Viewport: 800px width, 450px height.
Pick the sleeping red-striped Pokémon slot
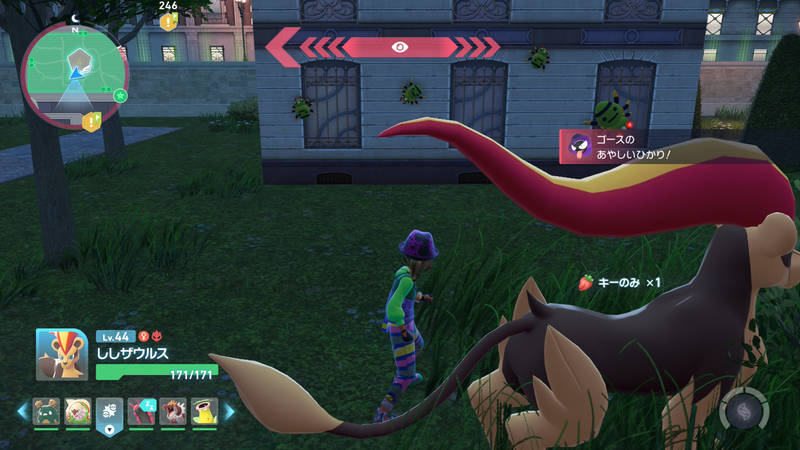141,411
